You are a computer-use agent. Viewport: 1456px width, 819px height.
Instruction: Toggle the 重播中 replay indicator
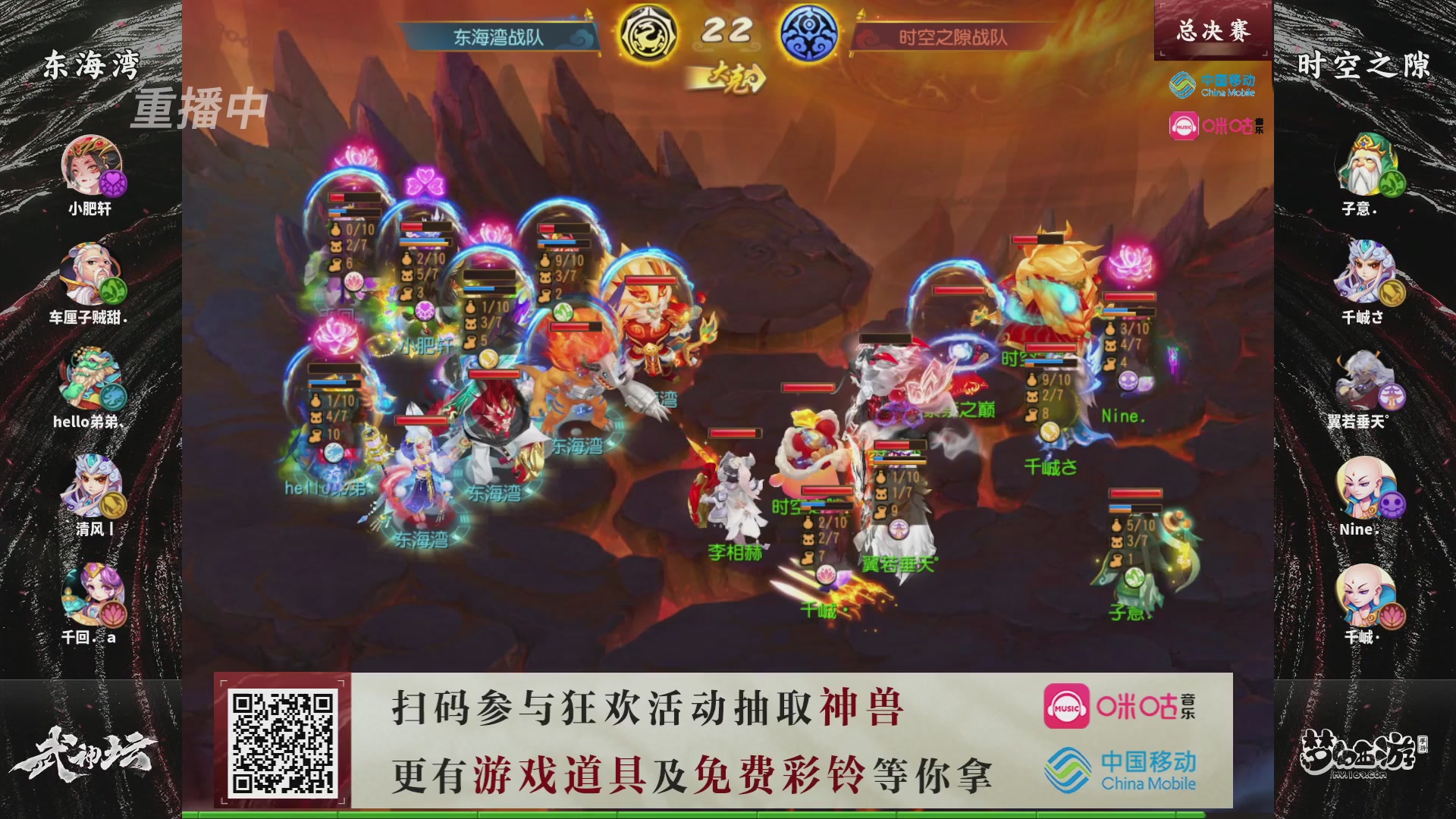click(x=199, y=108)
